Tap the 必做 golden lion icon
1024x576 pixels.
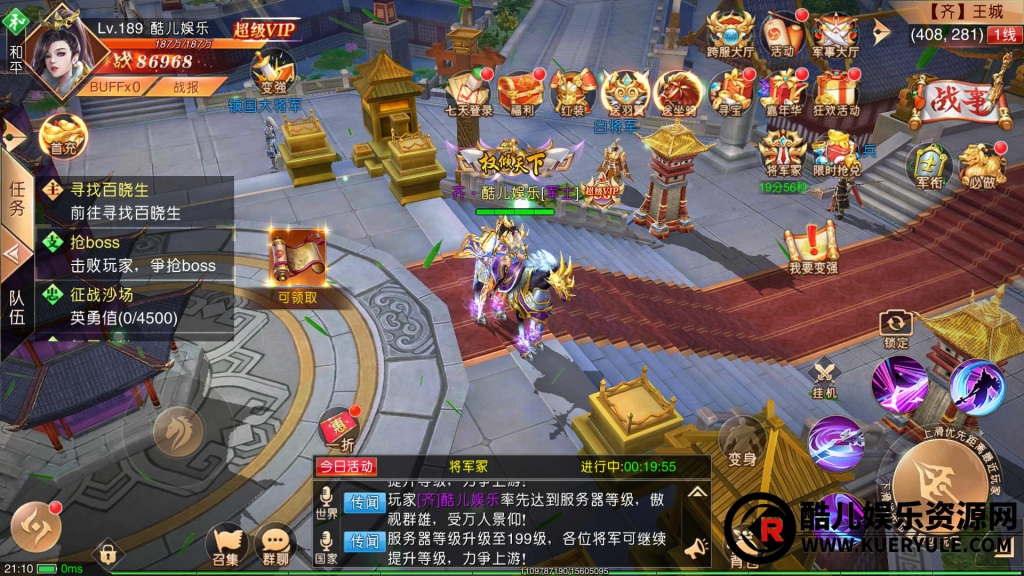tap(982, 165)
